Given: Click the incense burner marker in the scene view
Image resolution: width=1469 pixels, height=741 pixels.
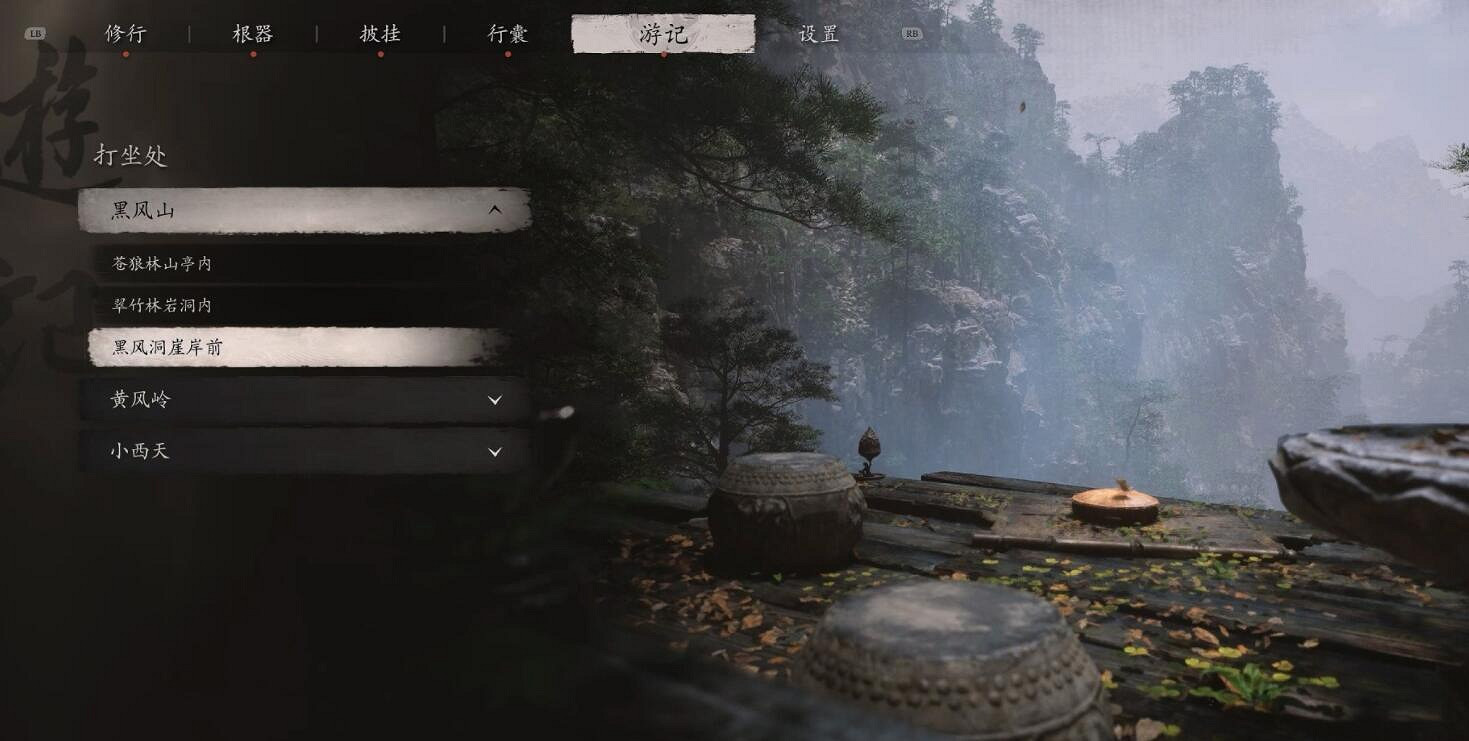Looking at the screenshot, I should [868, 448].
